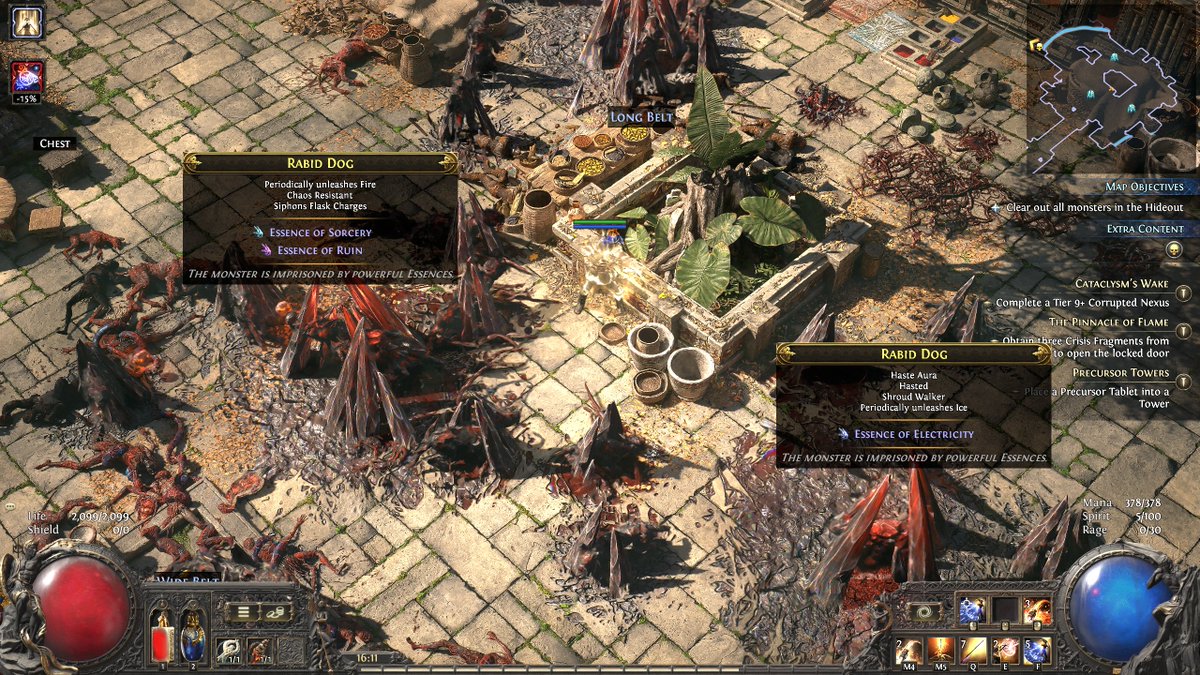Cast the F blue lightning skill
The image size is (1200, 675).
pyautogui.click(x=1037, y=651)
